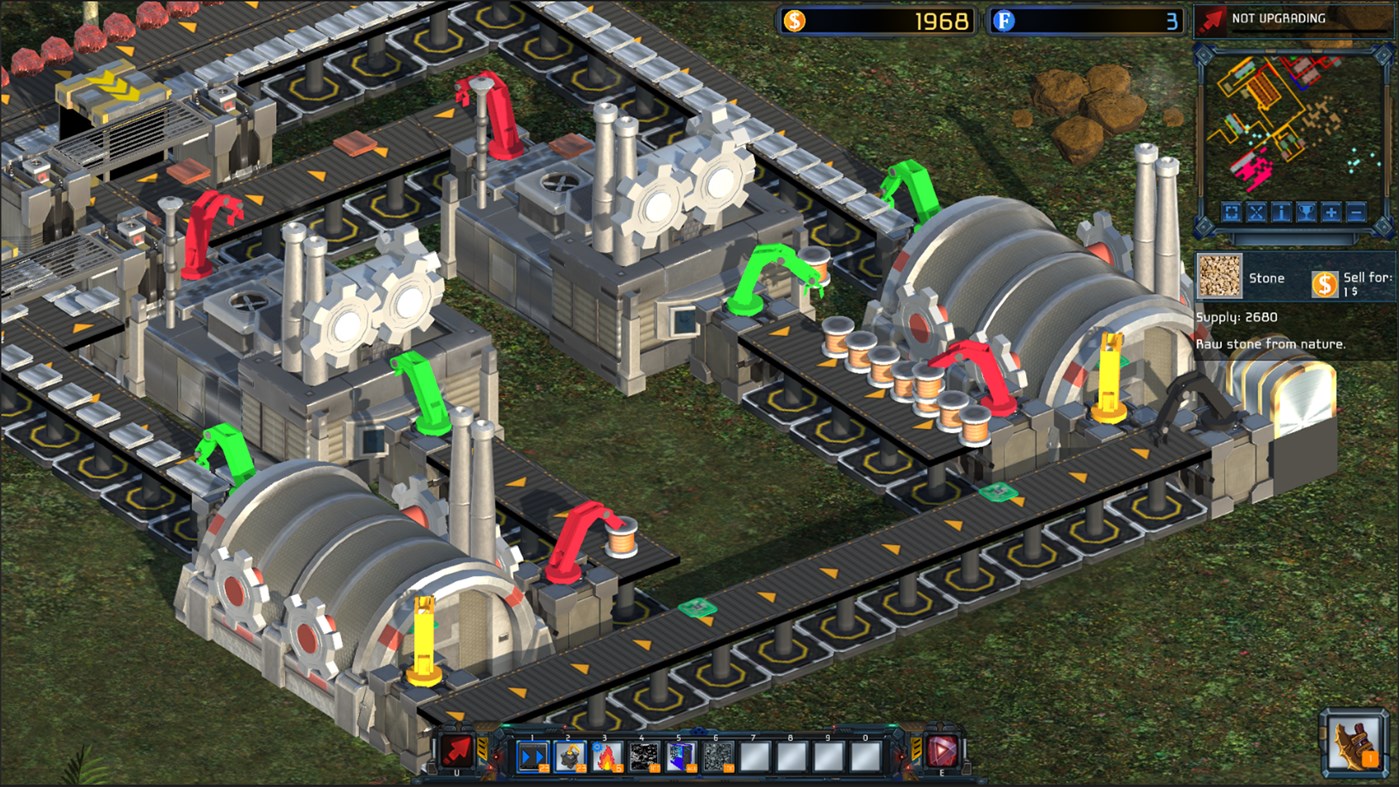The width and height of the screenshot is (1399, 787).
Task: Expand the right diamond arrow beside the minimap tools
Action: [1382, 226]
